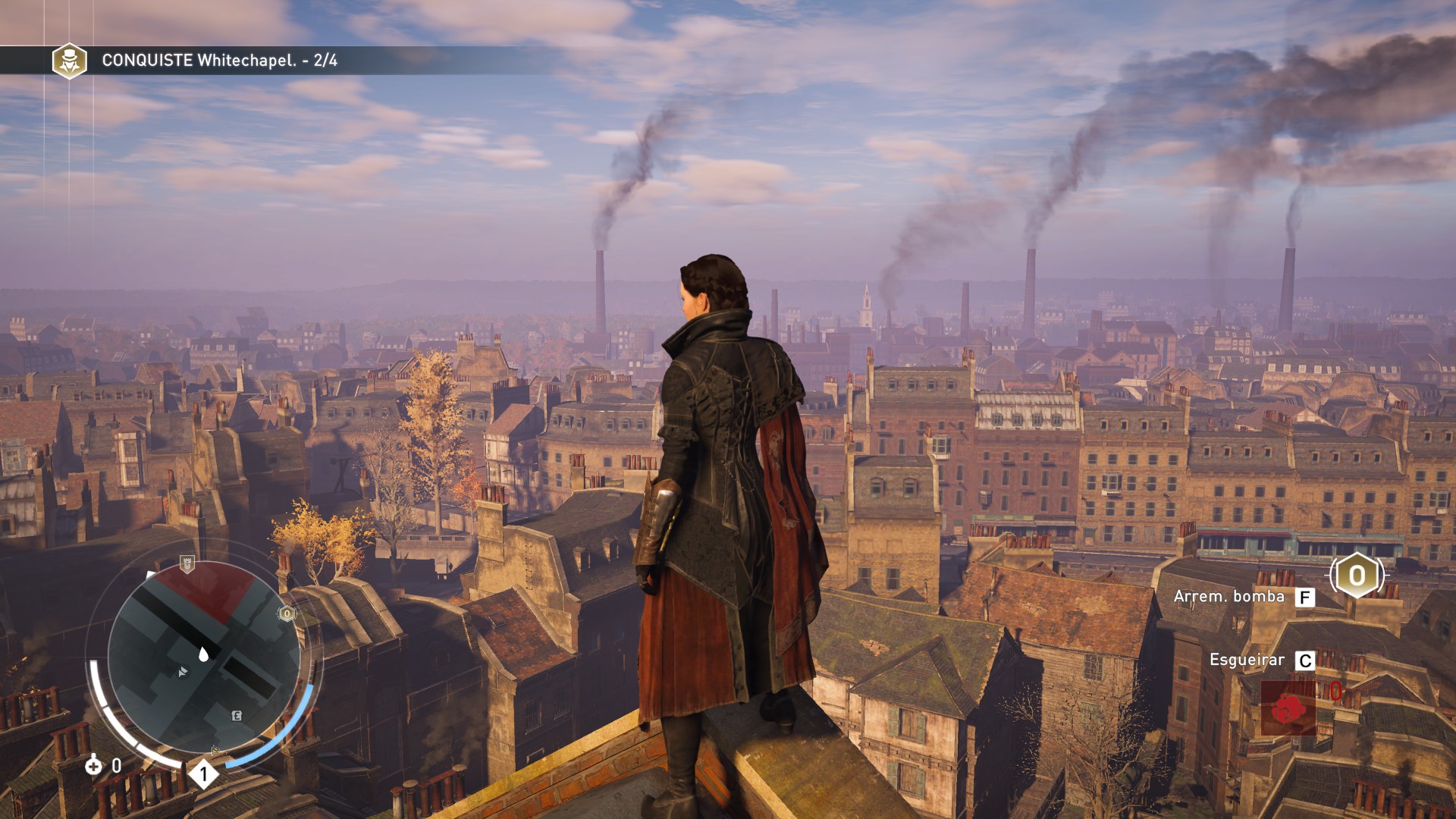Choose the pound-sign marker on the minimap
The image size is (1456, 819).
[237, 715]
